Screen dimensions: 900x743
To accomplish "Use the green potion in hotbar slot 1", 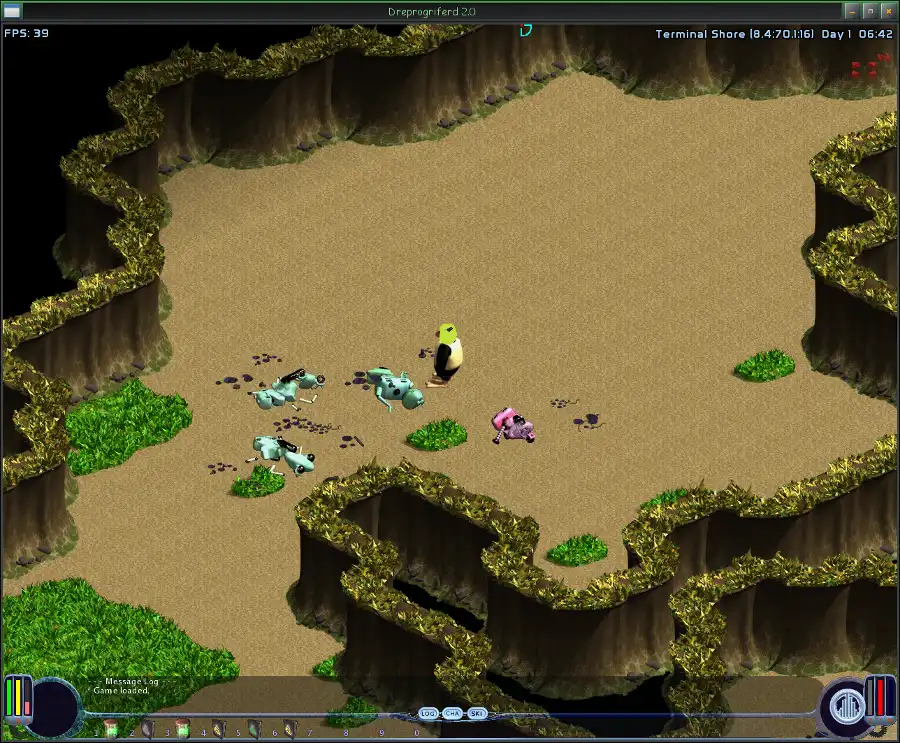I will 110,728.
